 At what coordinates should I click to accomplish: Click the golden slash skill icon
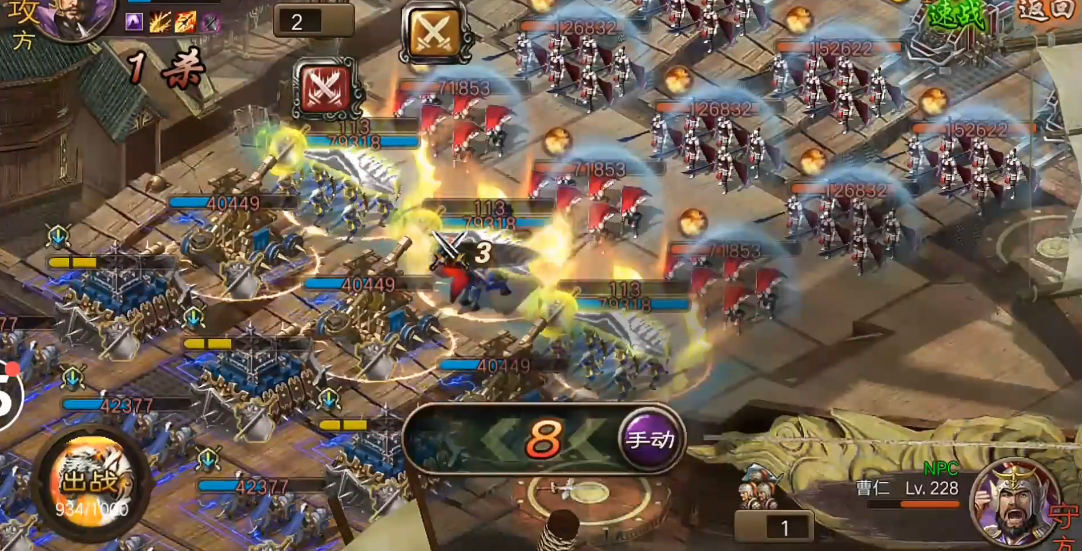(x=160, y=22)
